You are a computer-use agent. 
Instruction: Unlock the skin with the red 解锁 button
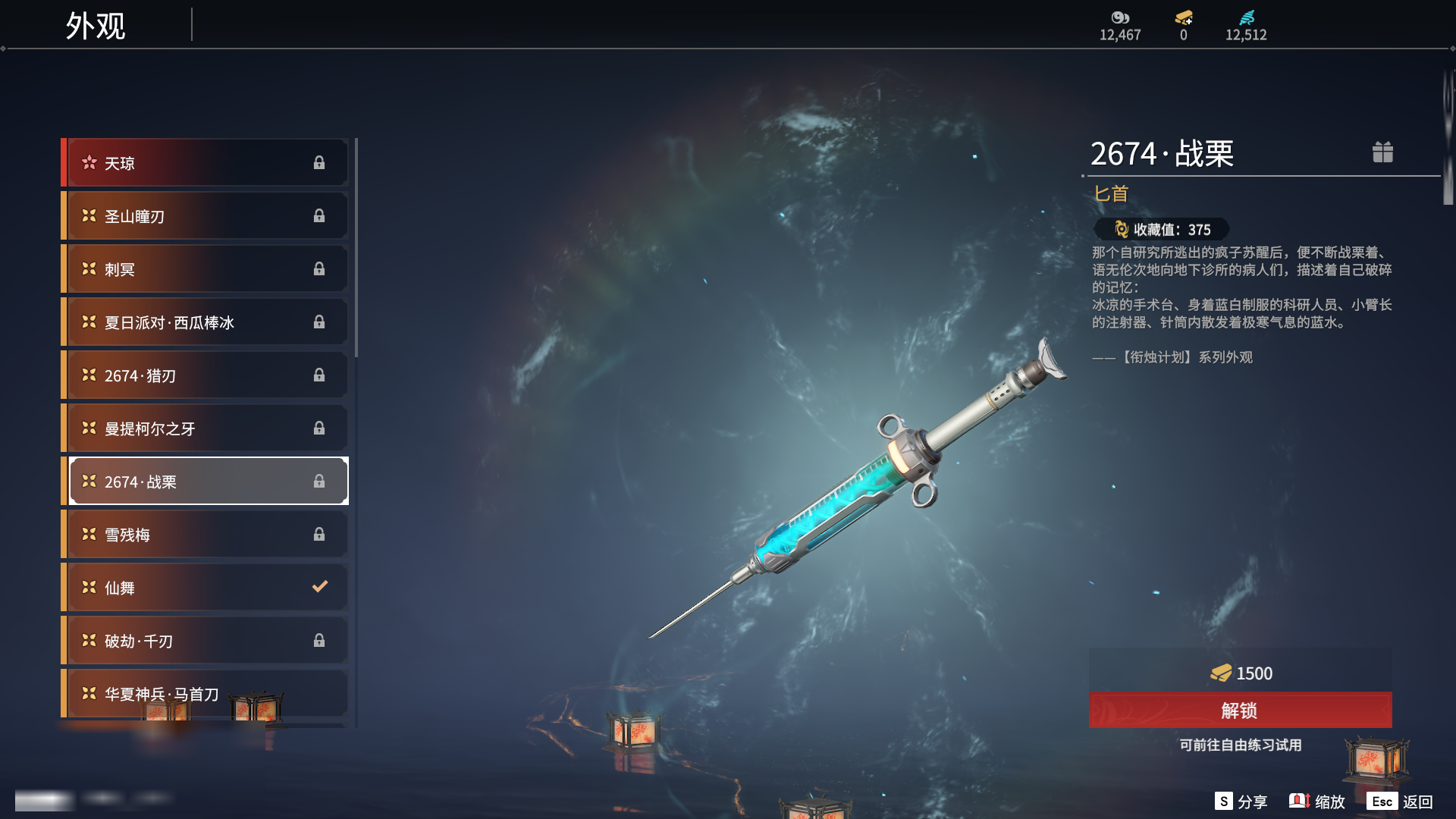[1240, 711]
